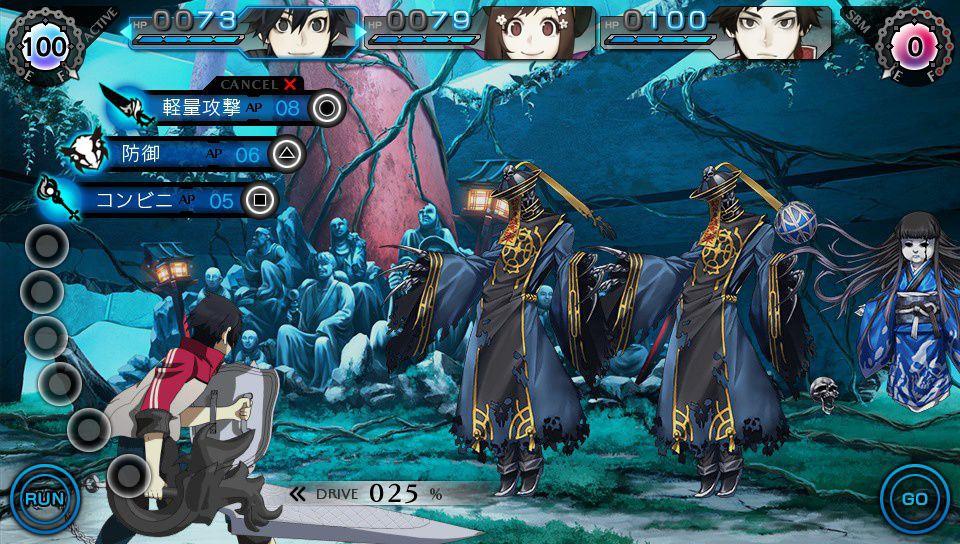960x544 pixels.
Task: Select the 軽量攻撃 light attack command
Action: coord(230,107)
